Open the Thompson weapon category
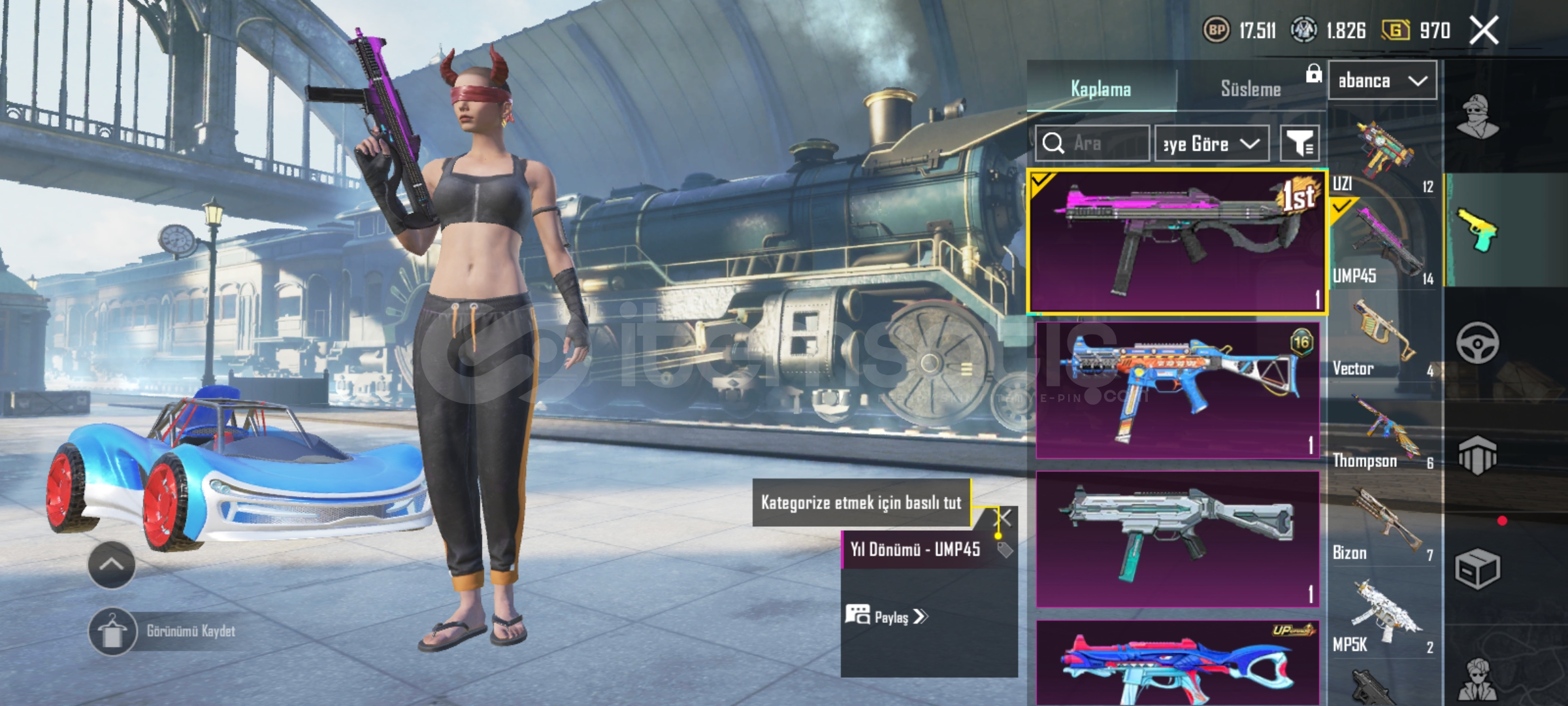 point(1382,431)
